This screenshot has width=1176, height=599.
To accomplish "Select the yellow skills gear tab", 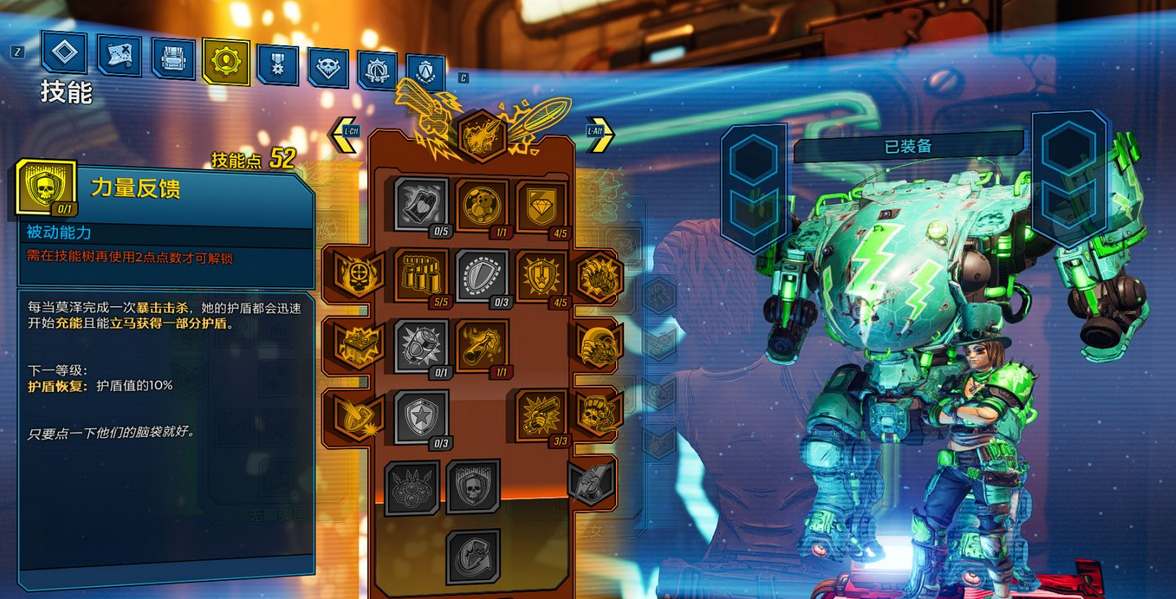I will [226, 61].
